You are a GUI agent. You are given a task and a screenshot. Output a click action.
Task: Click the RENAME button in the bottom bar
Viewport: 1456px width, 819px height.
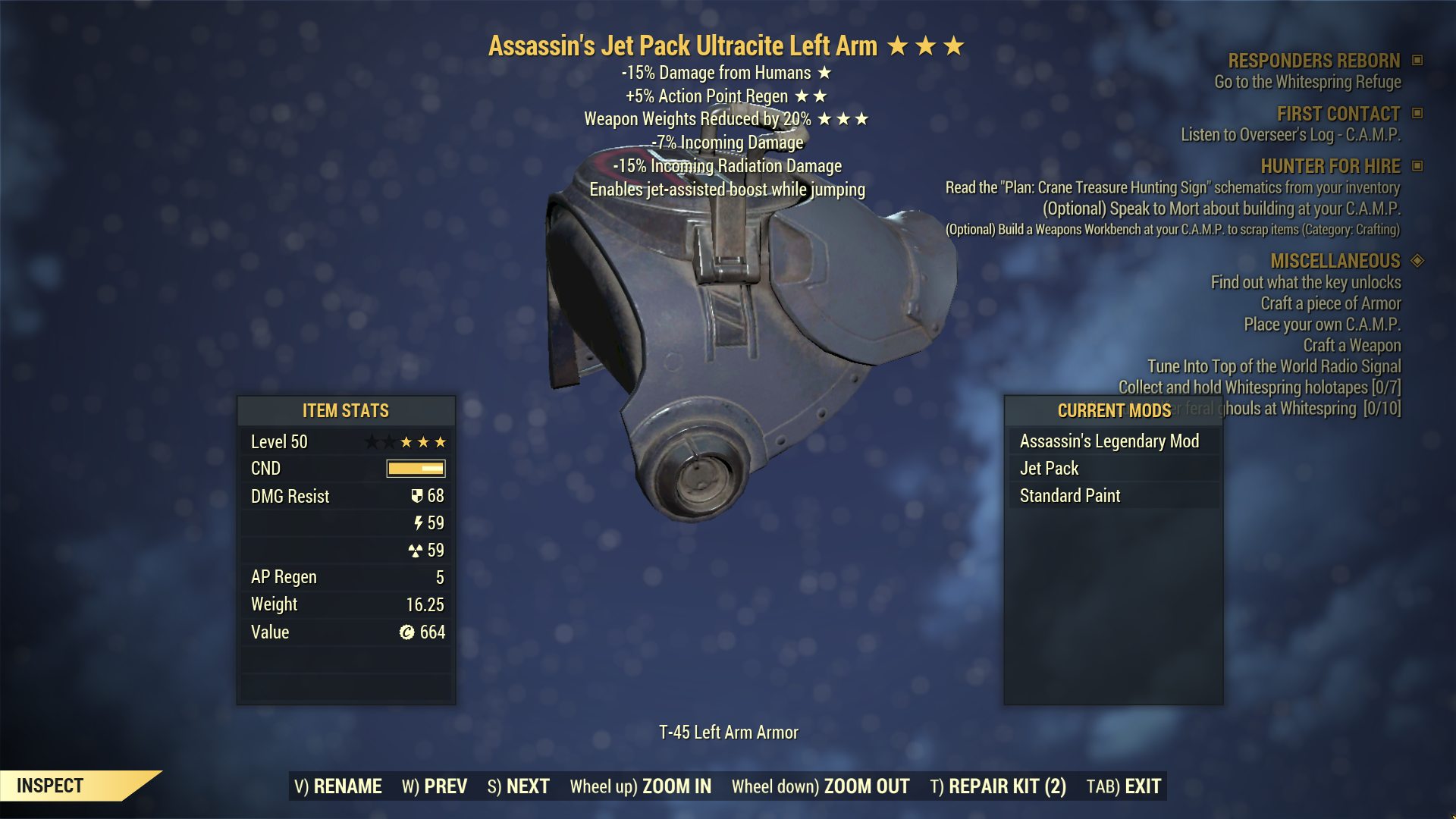[x=338, y=786]
